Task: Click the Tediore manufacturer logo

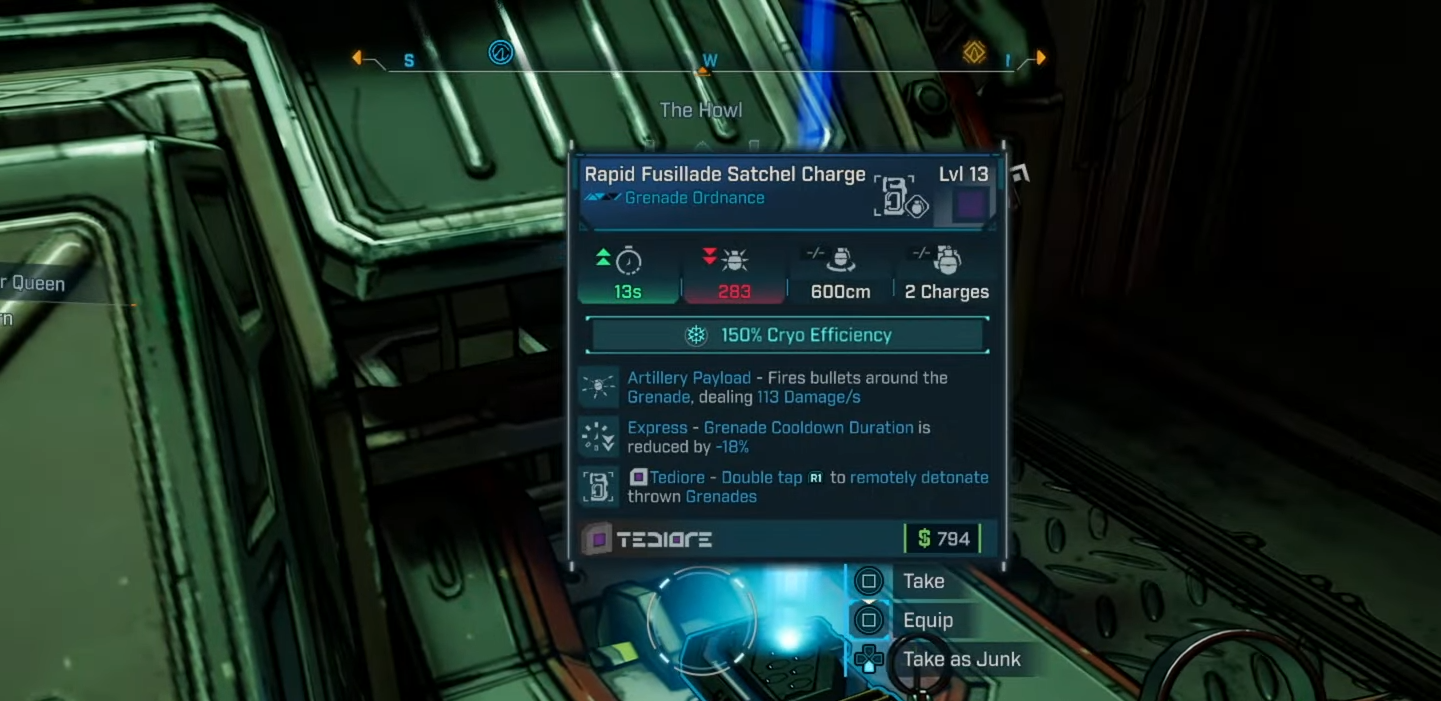Action: 648,540
